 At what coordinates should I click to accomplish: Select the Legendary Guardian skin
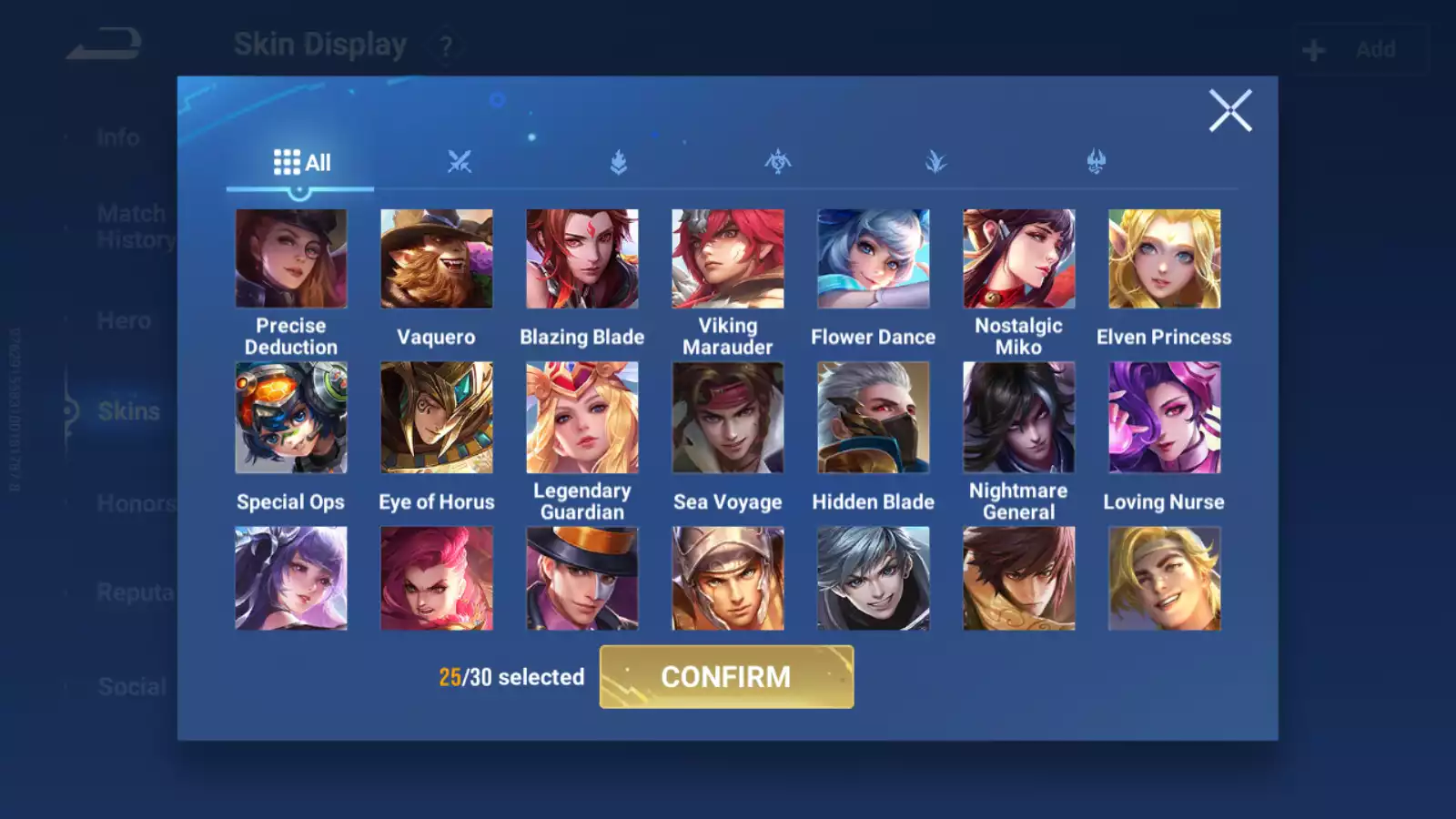(582, 418)
